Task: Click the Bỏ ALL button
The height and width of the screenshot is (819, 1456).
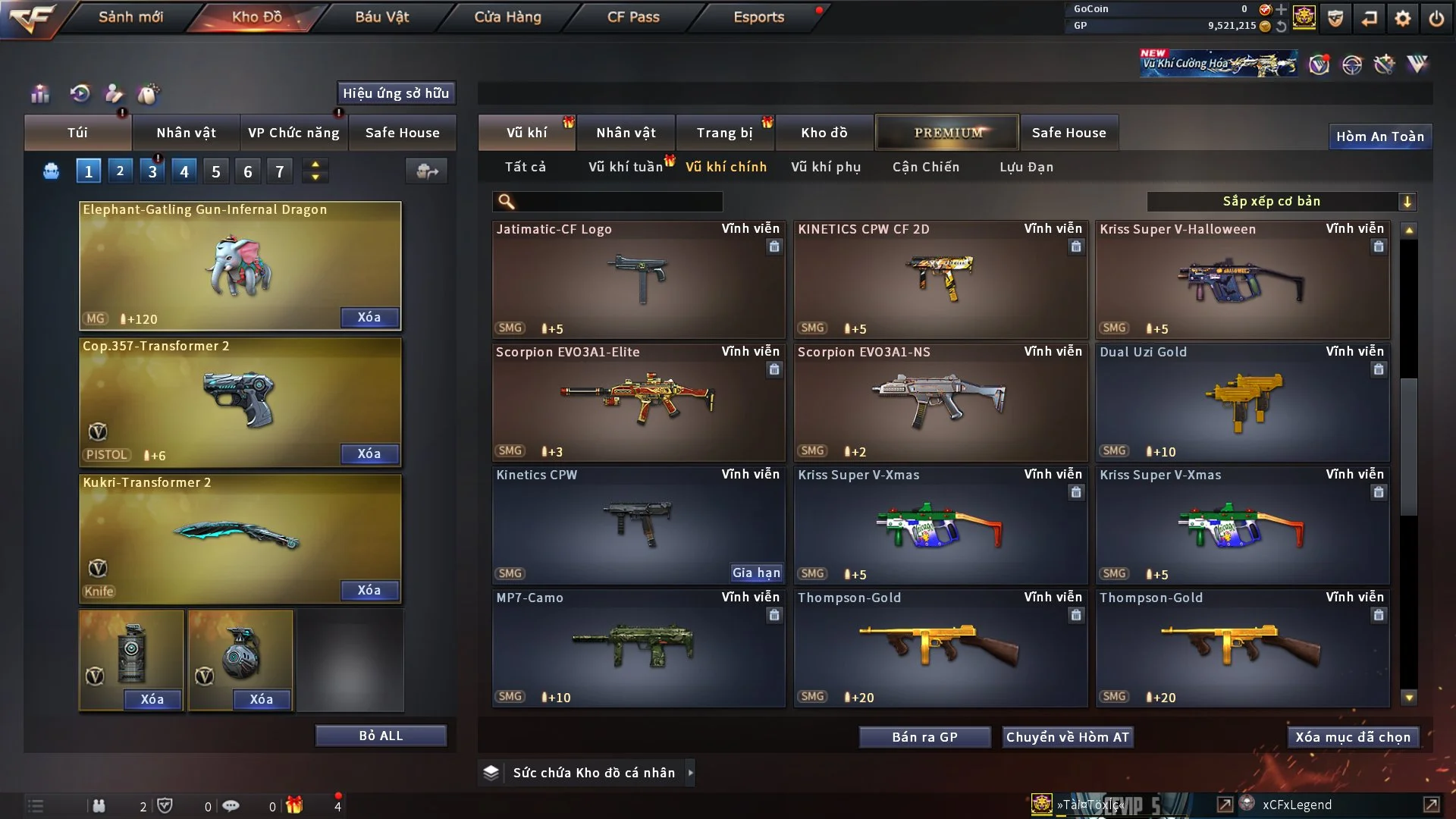Action: pos(381,736)
